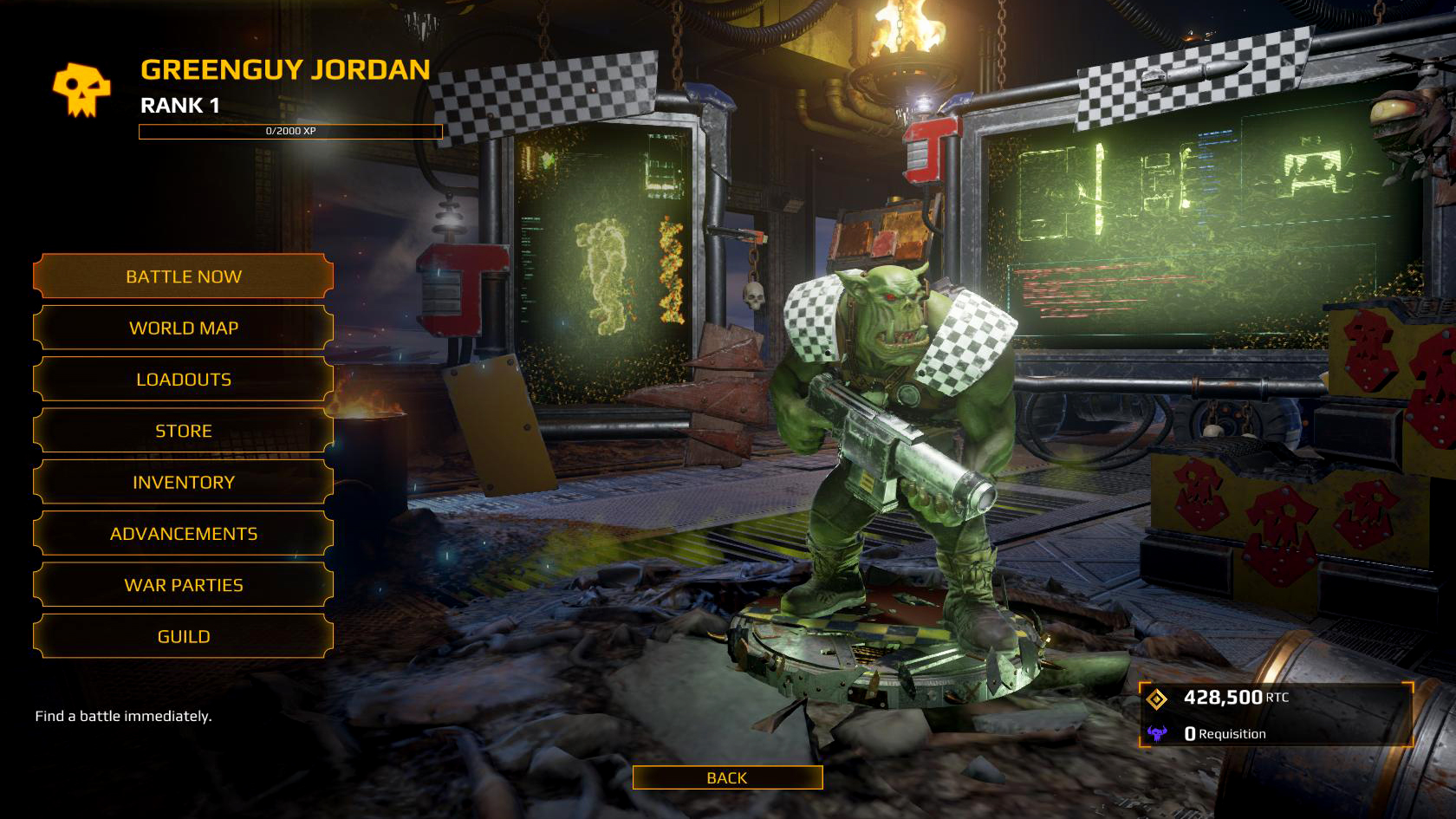Open the World Map
1456x819 pixels.
(183, 328)
